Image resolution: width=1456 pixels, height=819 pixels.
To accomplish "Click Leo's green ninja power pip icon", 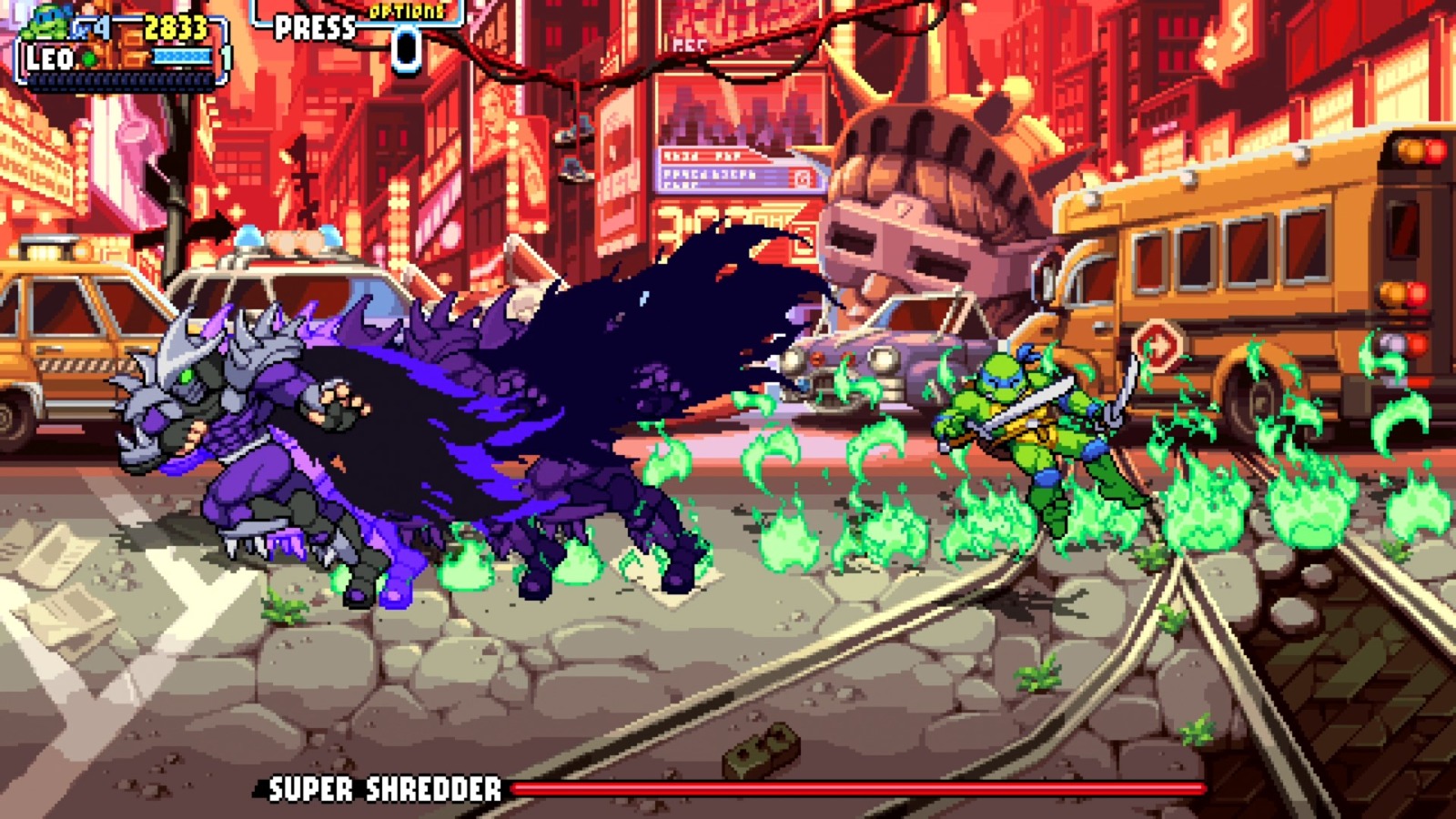I will (x=87, y=57).
